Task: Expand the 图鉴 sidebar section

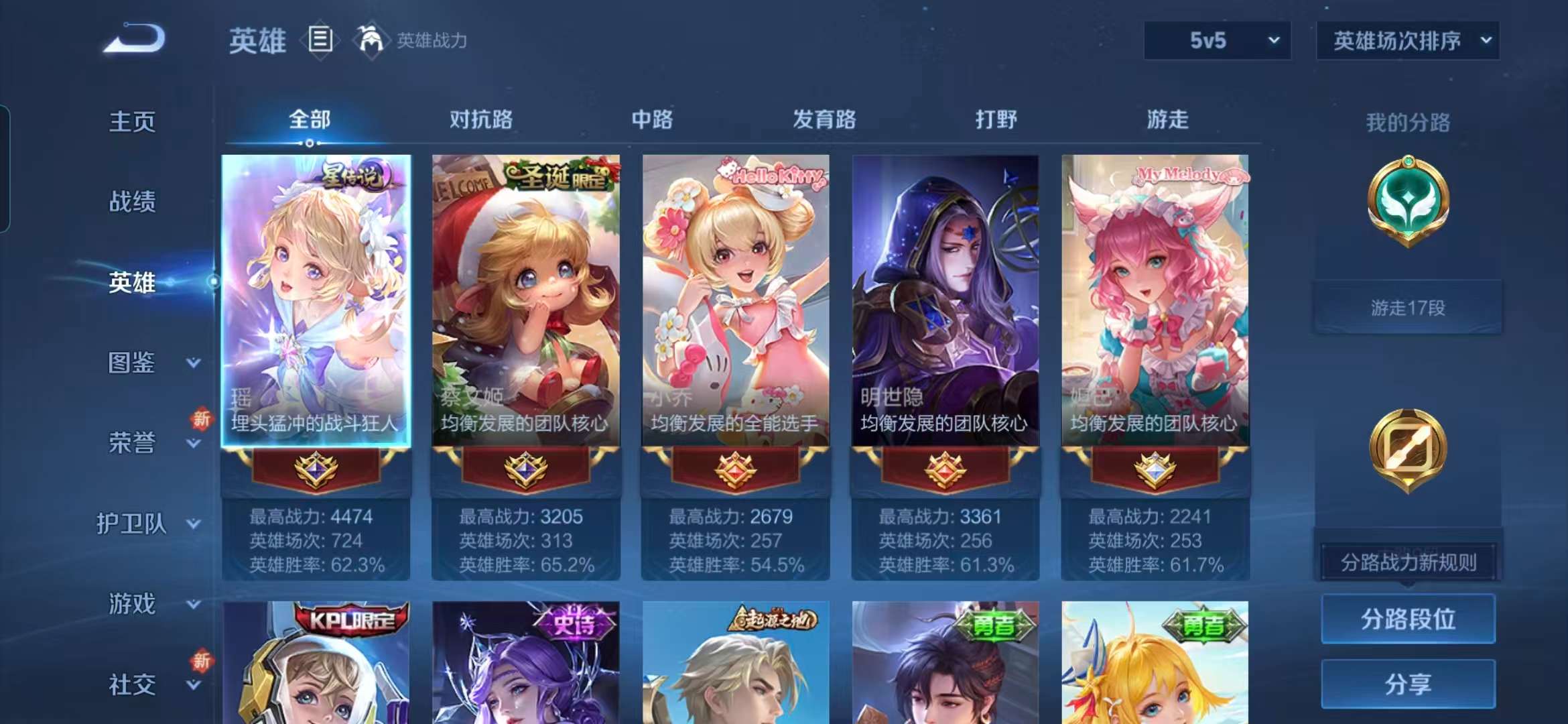Action: (x=134, y=363)
